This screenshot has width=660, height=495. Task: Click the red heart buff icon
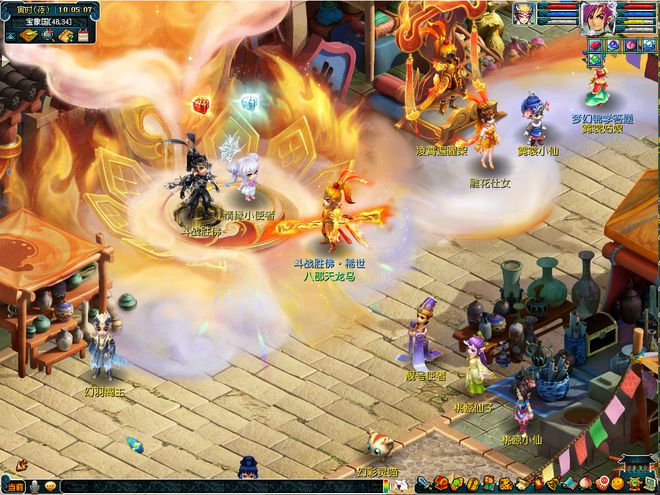(x=594, y=45)
